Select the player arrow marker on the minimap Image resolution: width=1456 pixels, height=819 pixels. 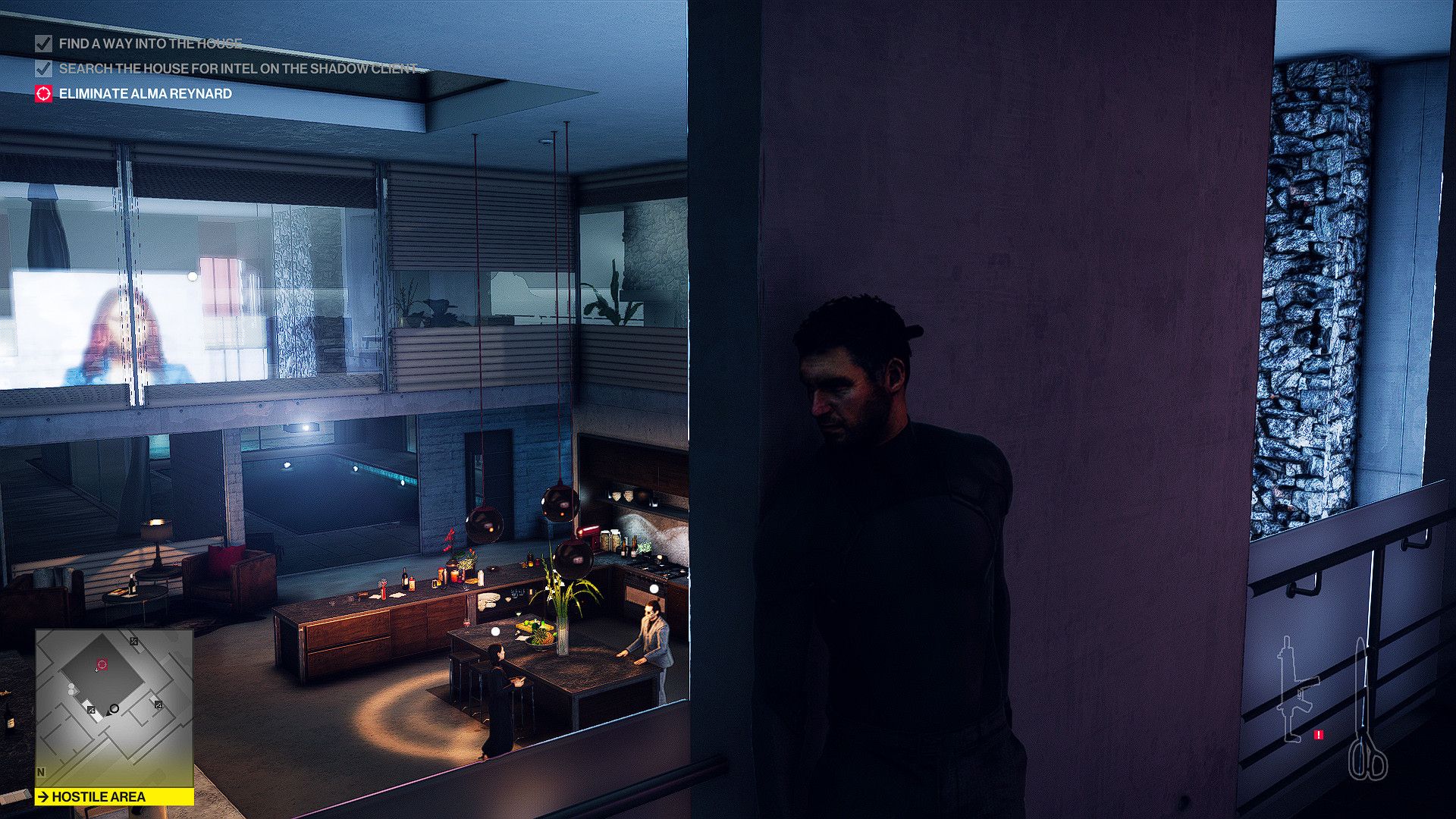[108, 714]
